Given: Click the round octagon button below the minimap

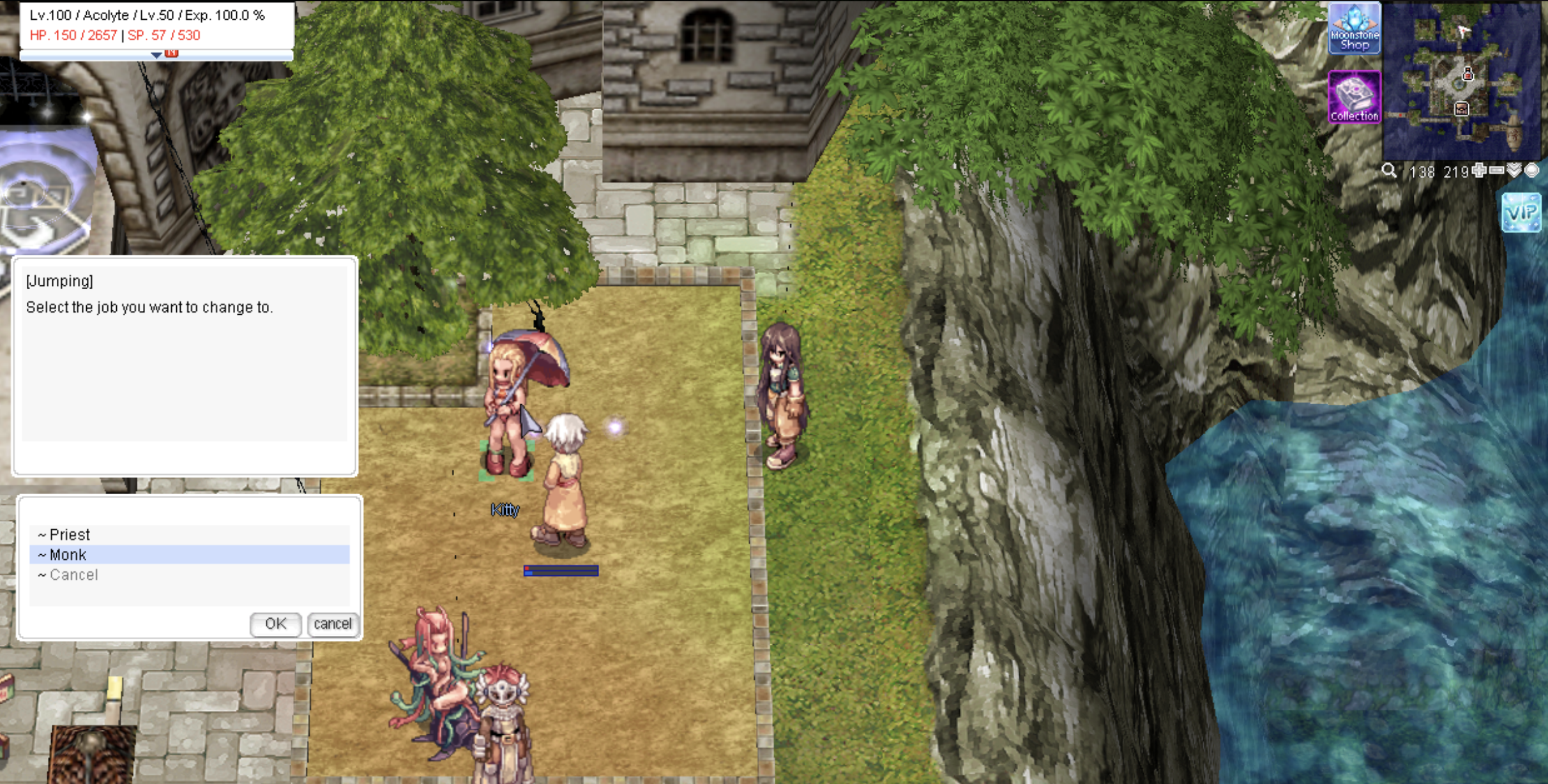Looking at the screenshot, I should (1531, 170).
